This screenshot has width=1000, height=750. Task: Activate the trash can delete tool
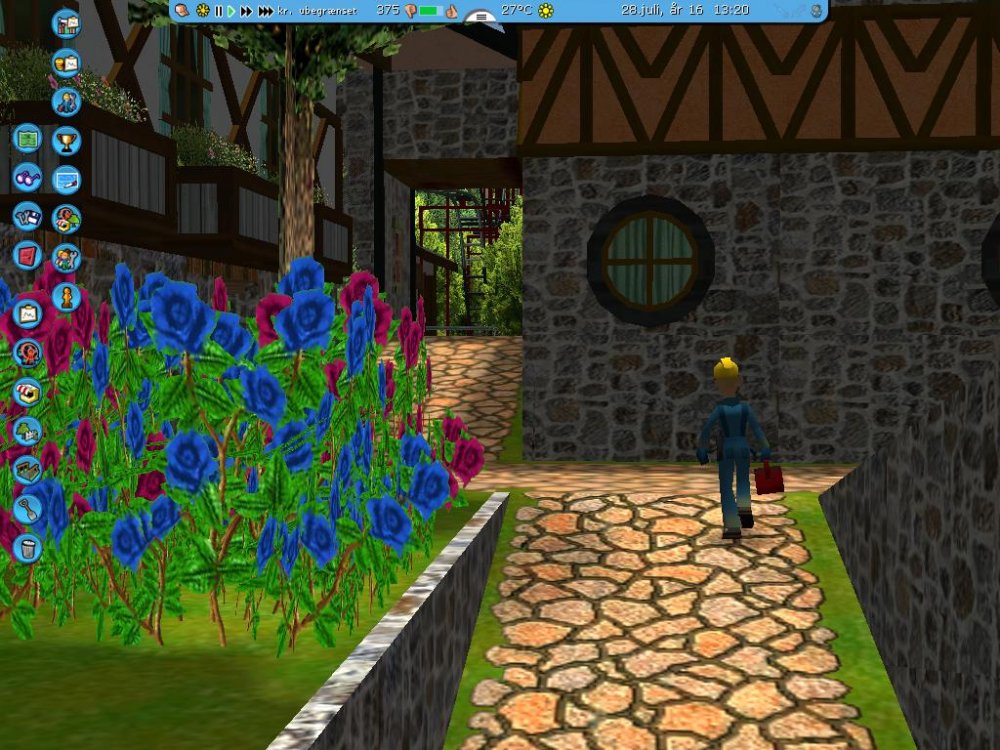[x=27, y=547]
